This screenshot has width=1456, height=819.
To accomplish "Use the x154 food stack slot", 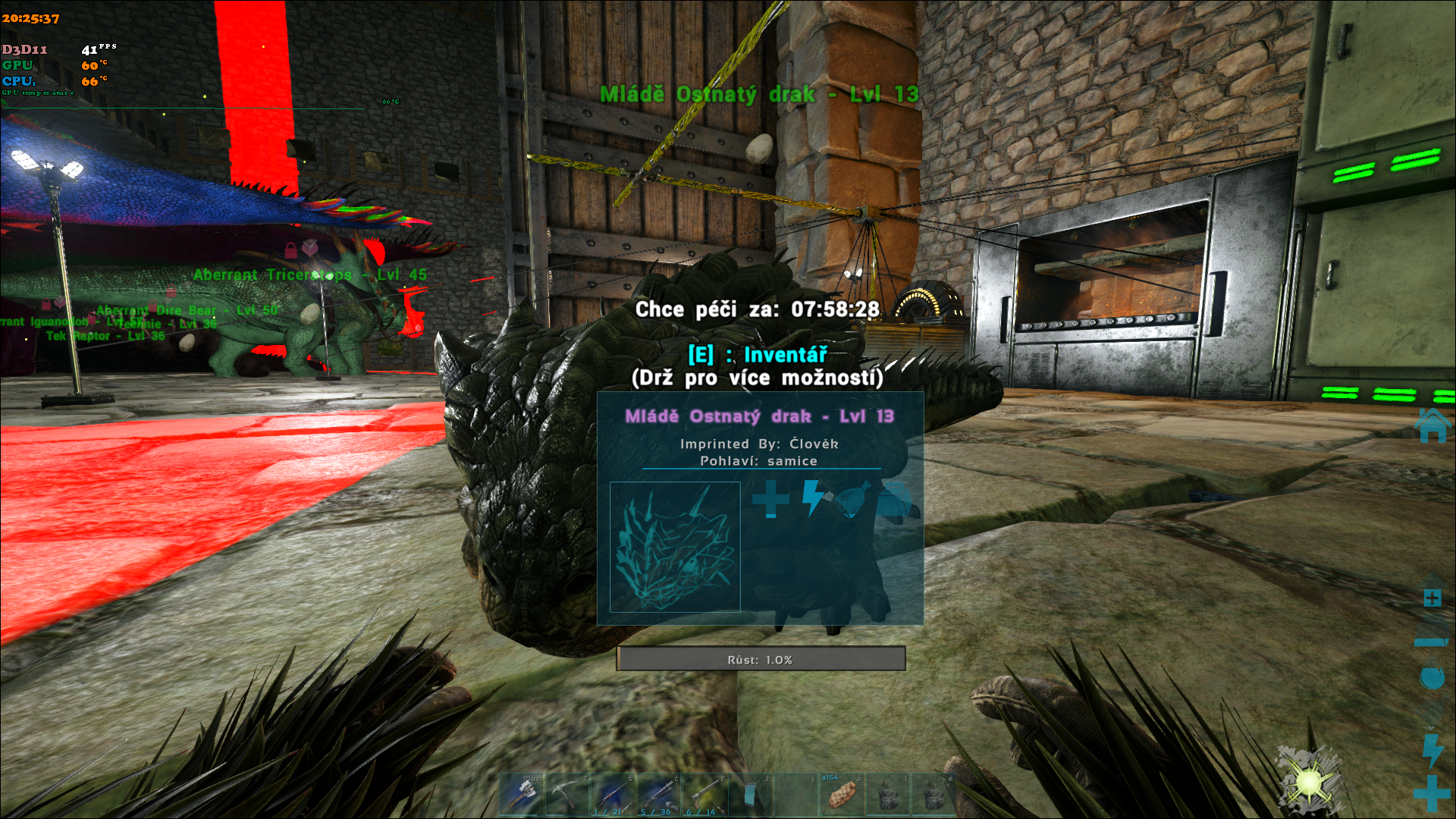I will click(x=842, y=795).
